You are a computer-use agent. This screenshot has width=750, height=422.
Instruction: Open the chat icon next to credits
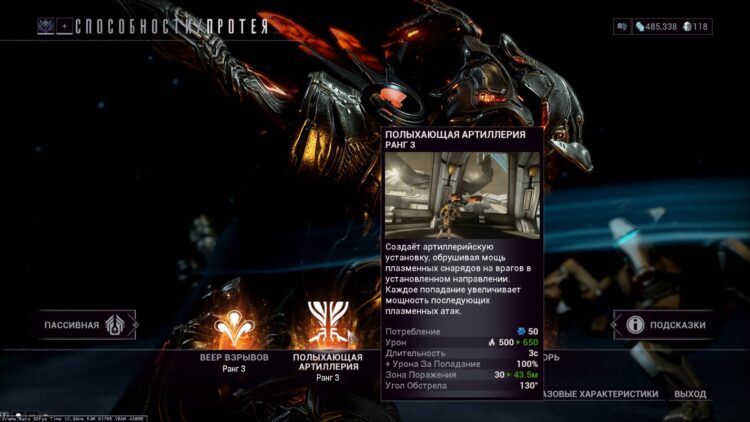coord(623,26)
